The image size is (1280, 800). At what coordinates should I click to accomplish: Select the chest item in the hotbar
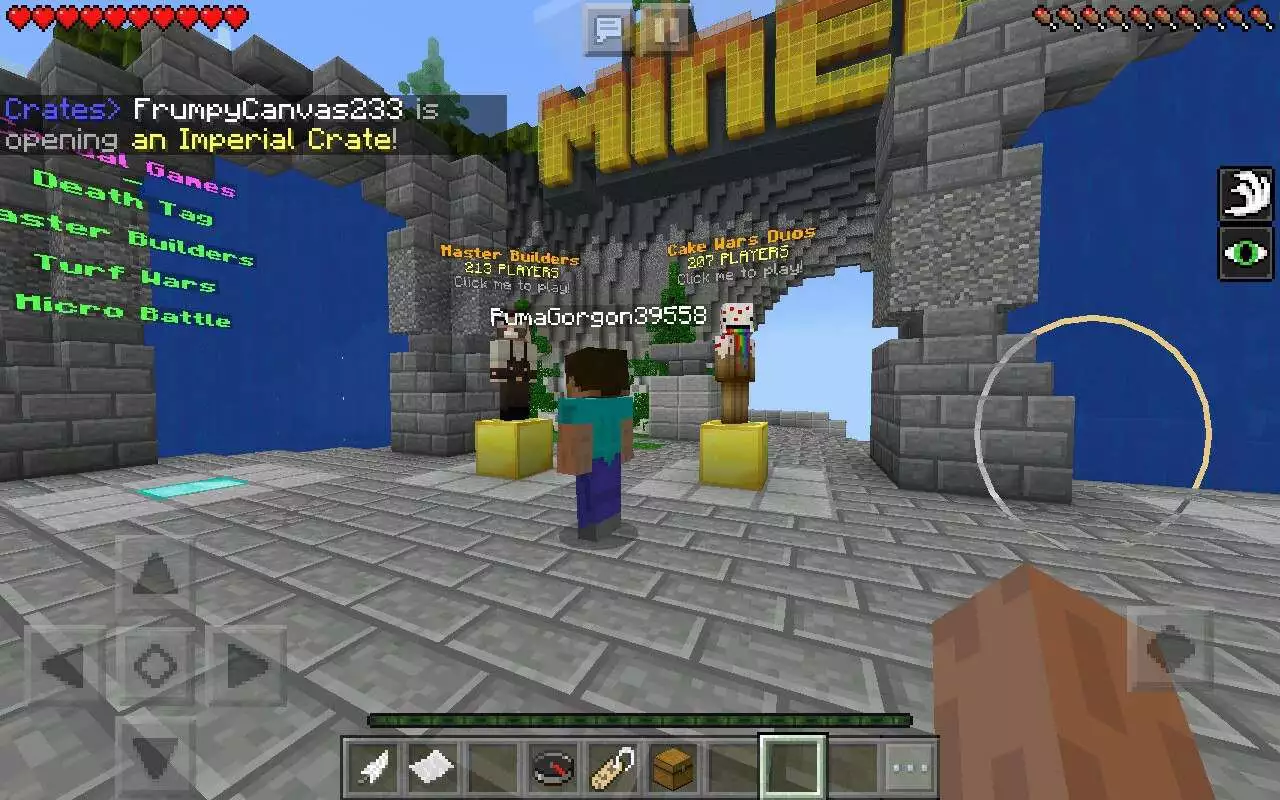click(x=672, y=769)
